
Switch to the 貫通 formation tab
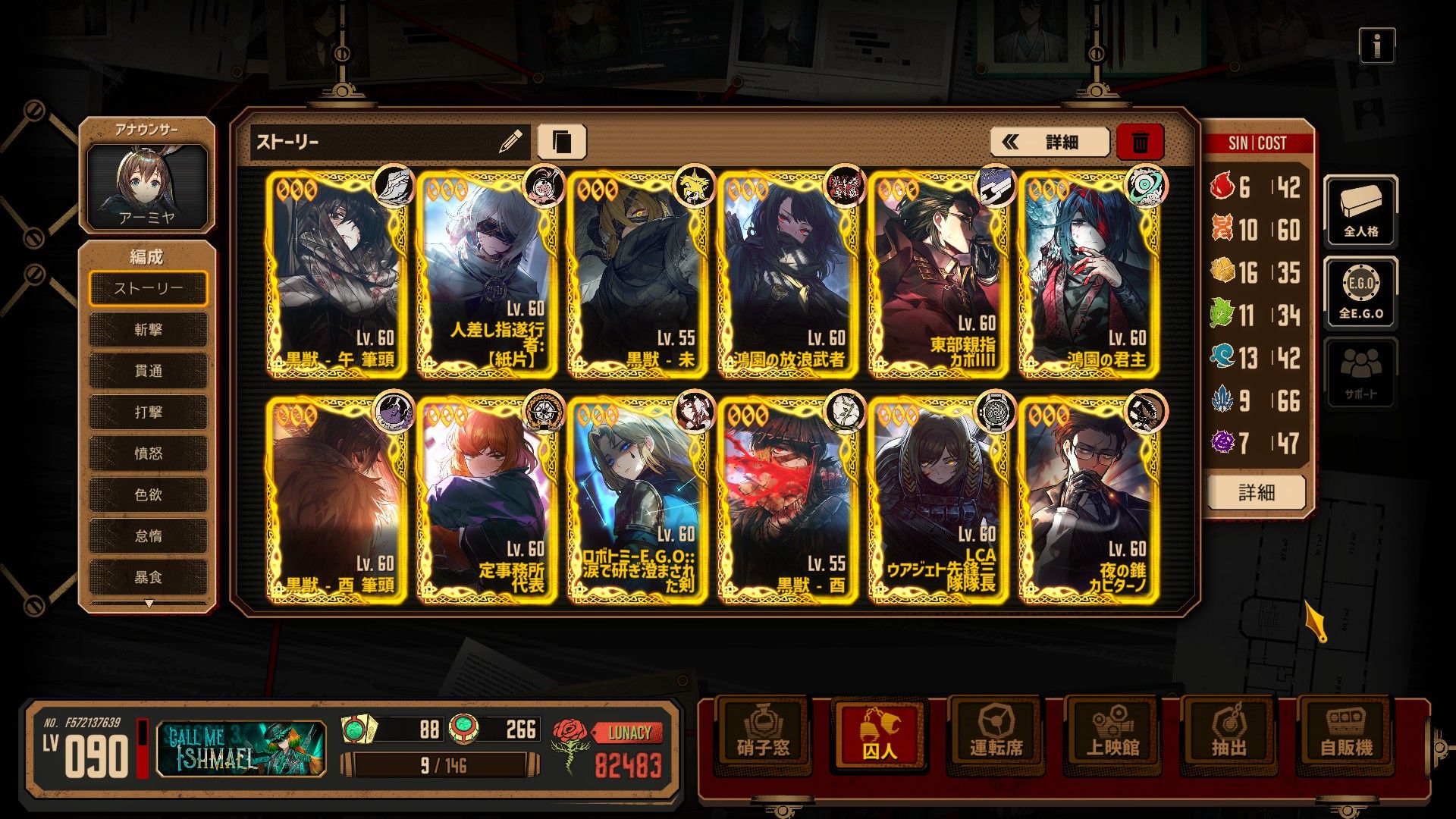click(148, 371)
